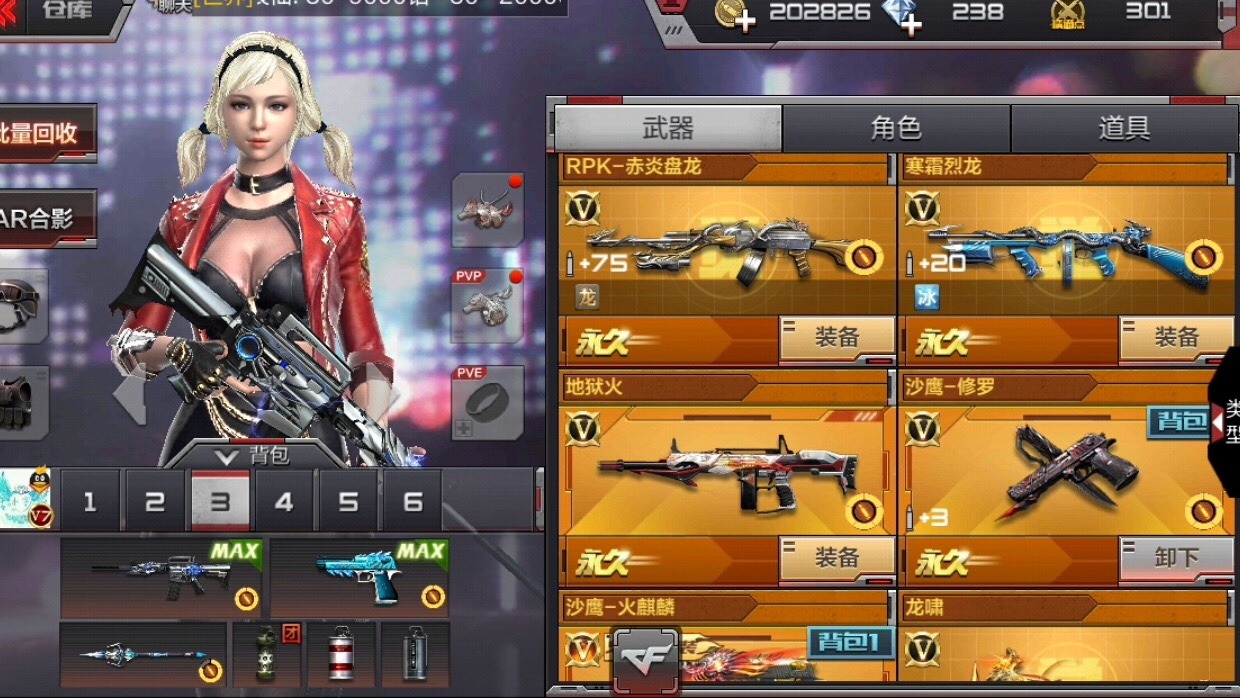The image size is (1240, 698).
Task: Select the equipped blue rifle primary slot
Action: click(161, 578)
